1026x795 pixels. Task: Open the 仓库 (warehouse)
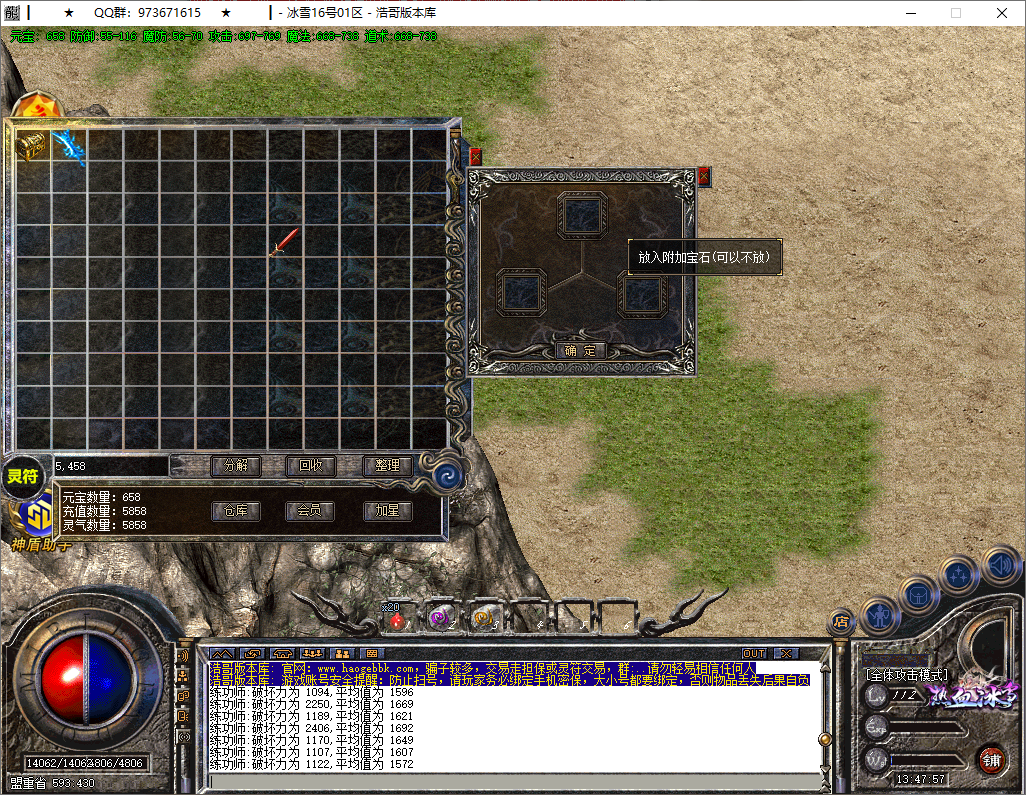235,511
